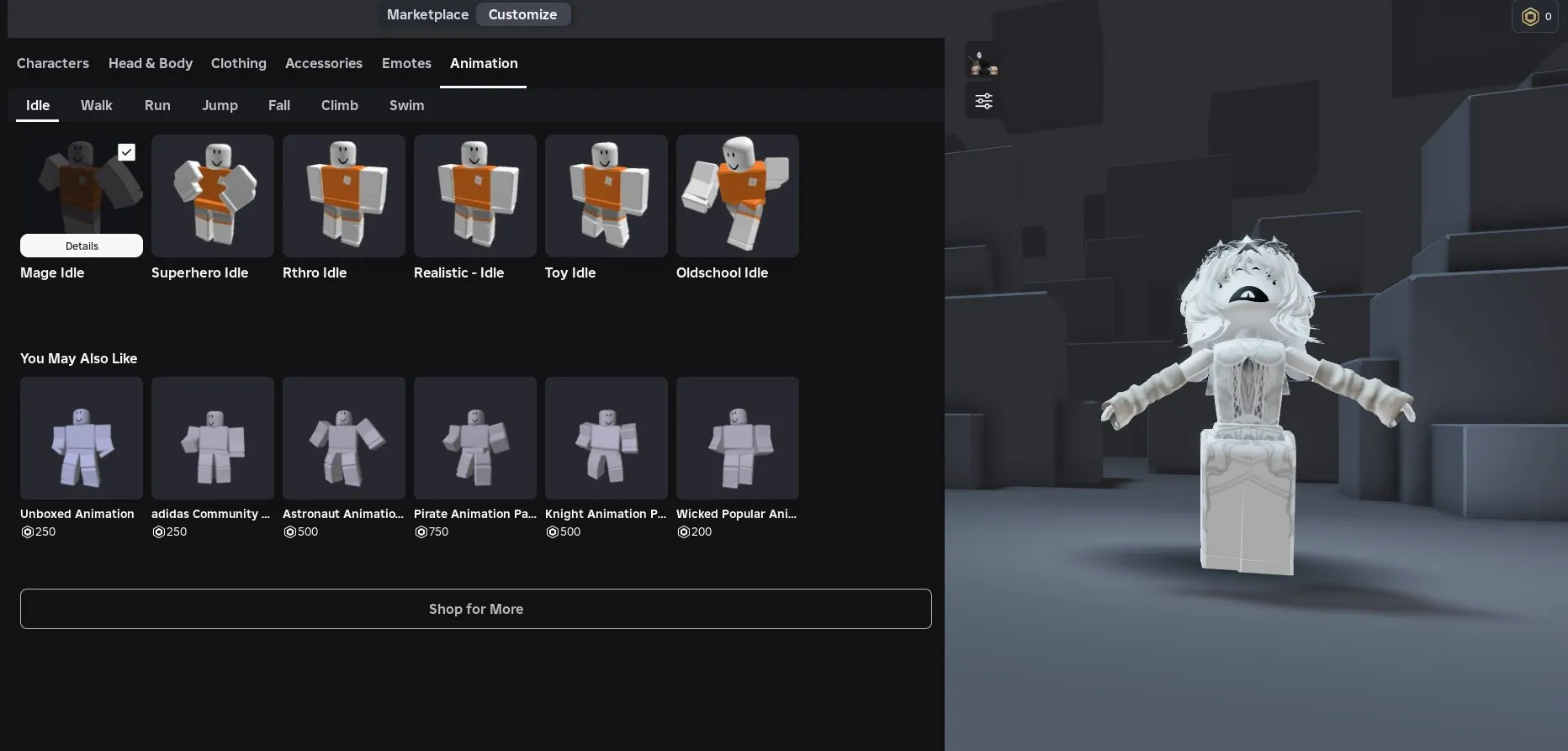Click the Shop for More button

click(475, 608)
